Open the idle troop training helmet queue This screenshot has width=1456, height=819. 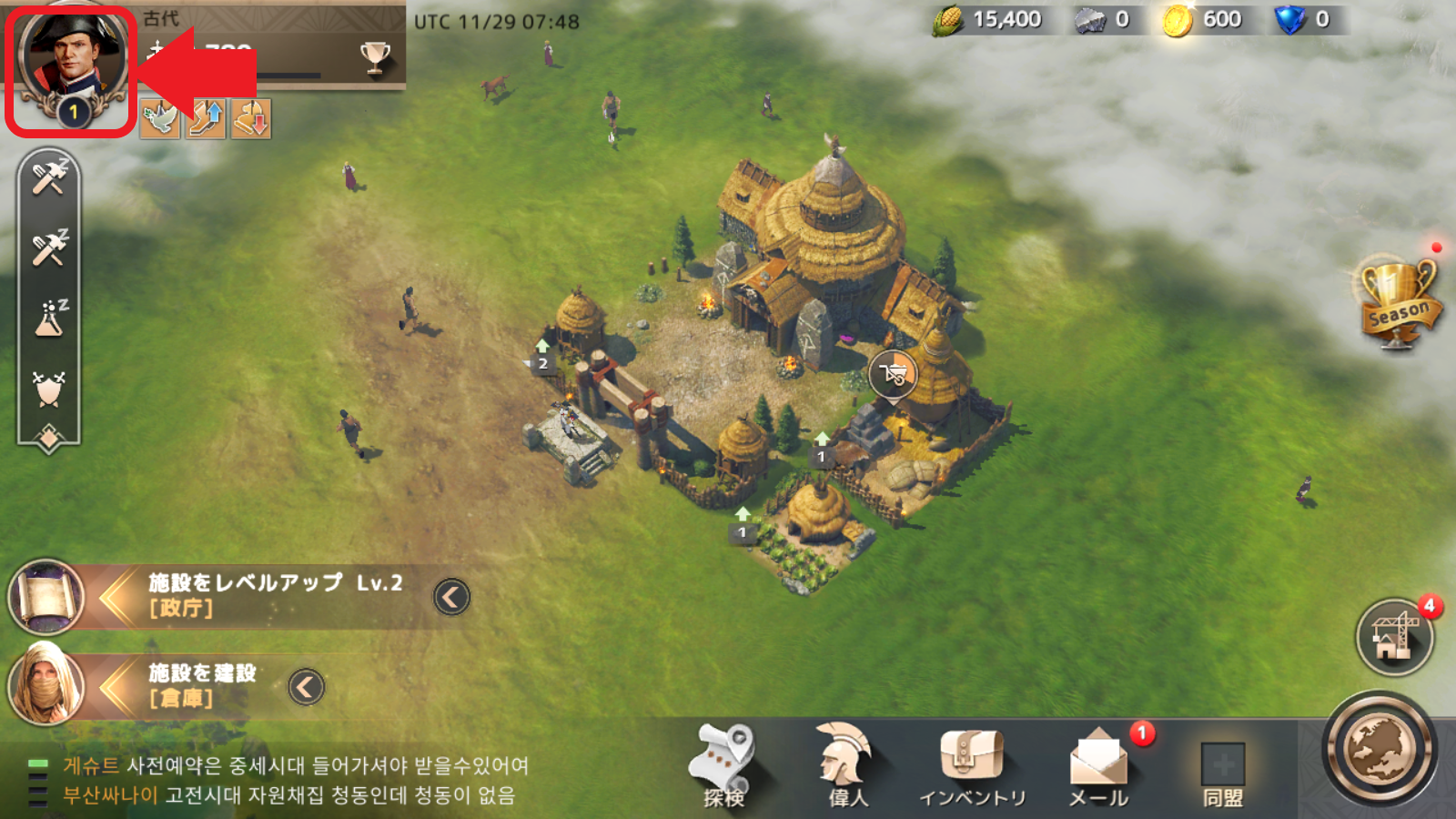[x=49, y=388]
